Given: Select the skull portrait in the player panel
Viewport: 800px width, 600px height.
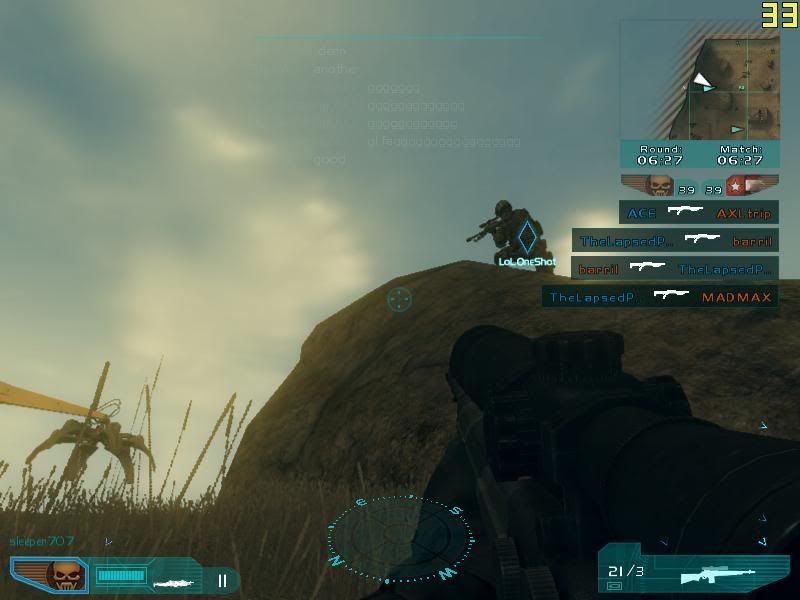Looking at the screenshot, I should coord(66,575).
